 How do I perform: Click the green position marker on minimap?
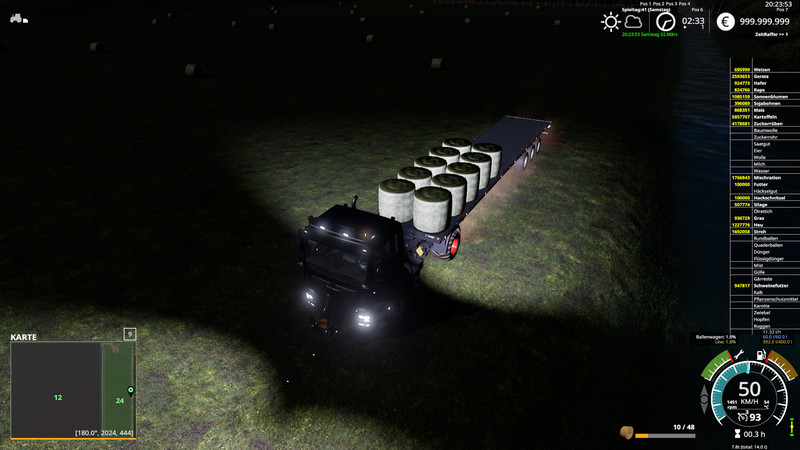[x=131, y=389]
